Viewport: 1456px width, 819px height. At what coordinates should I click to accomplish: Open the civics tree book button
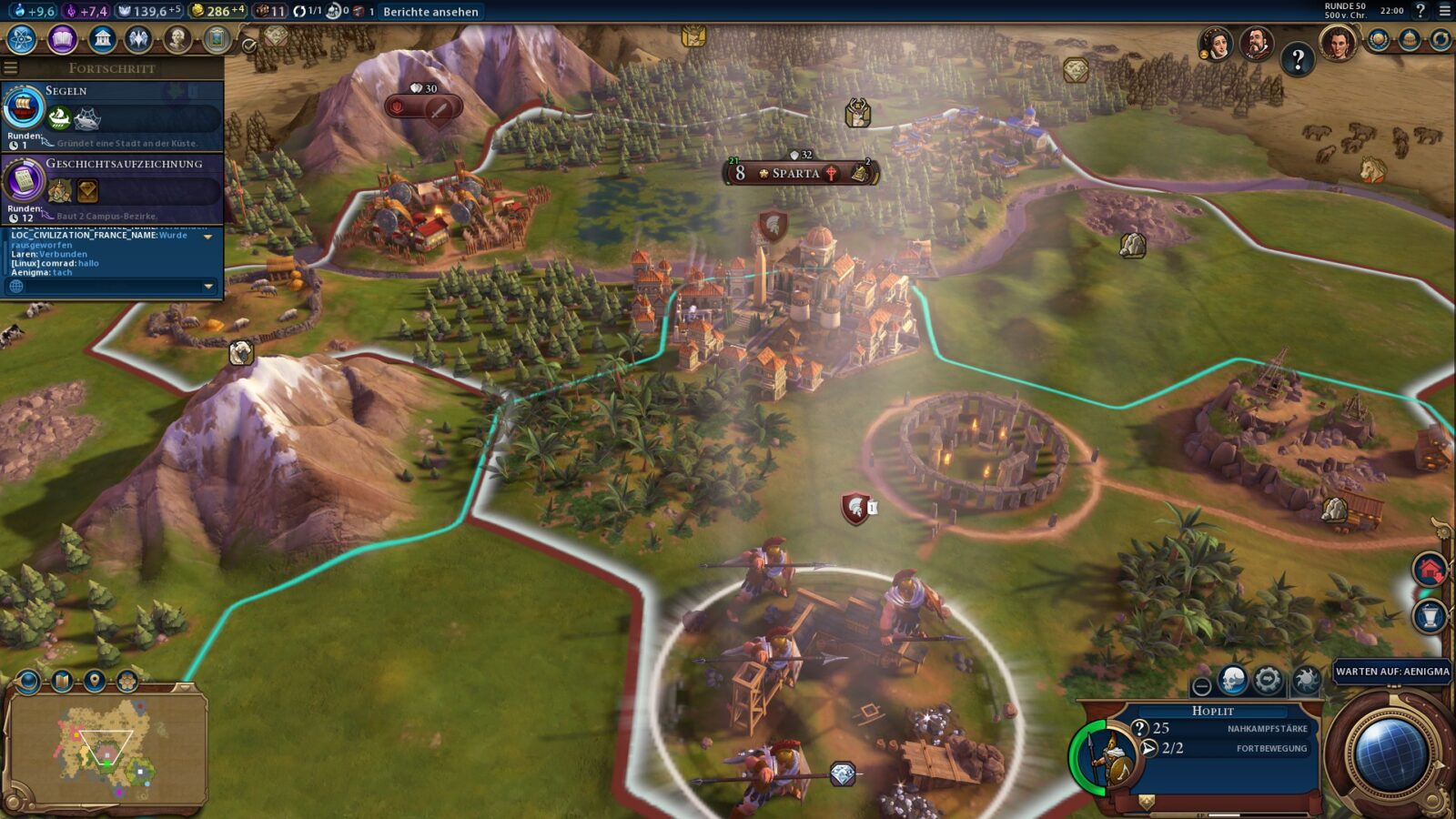click(62, 39)
